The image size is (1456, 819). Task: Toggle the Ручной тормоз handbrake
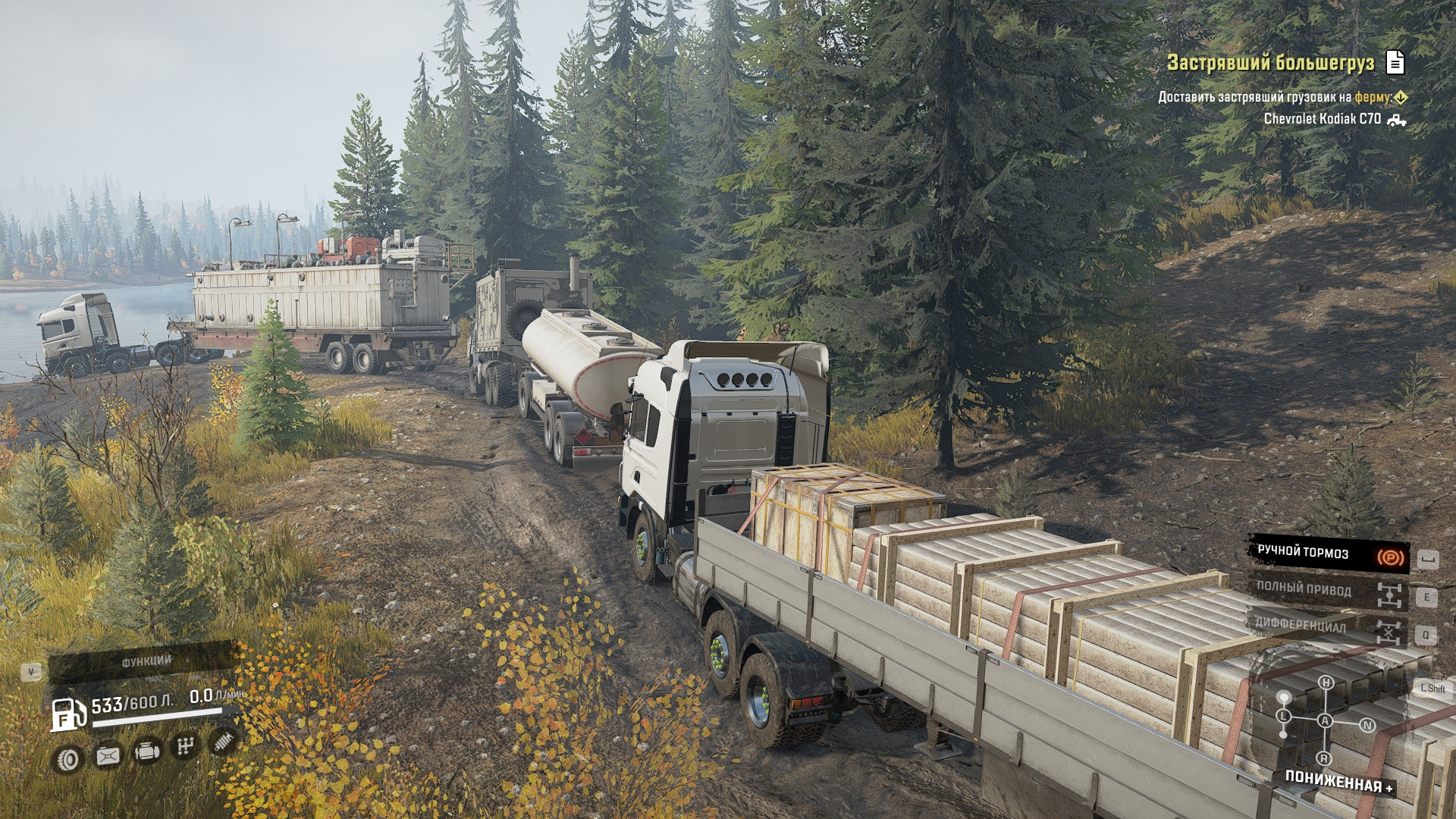point(1328,554)
